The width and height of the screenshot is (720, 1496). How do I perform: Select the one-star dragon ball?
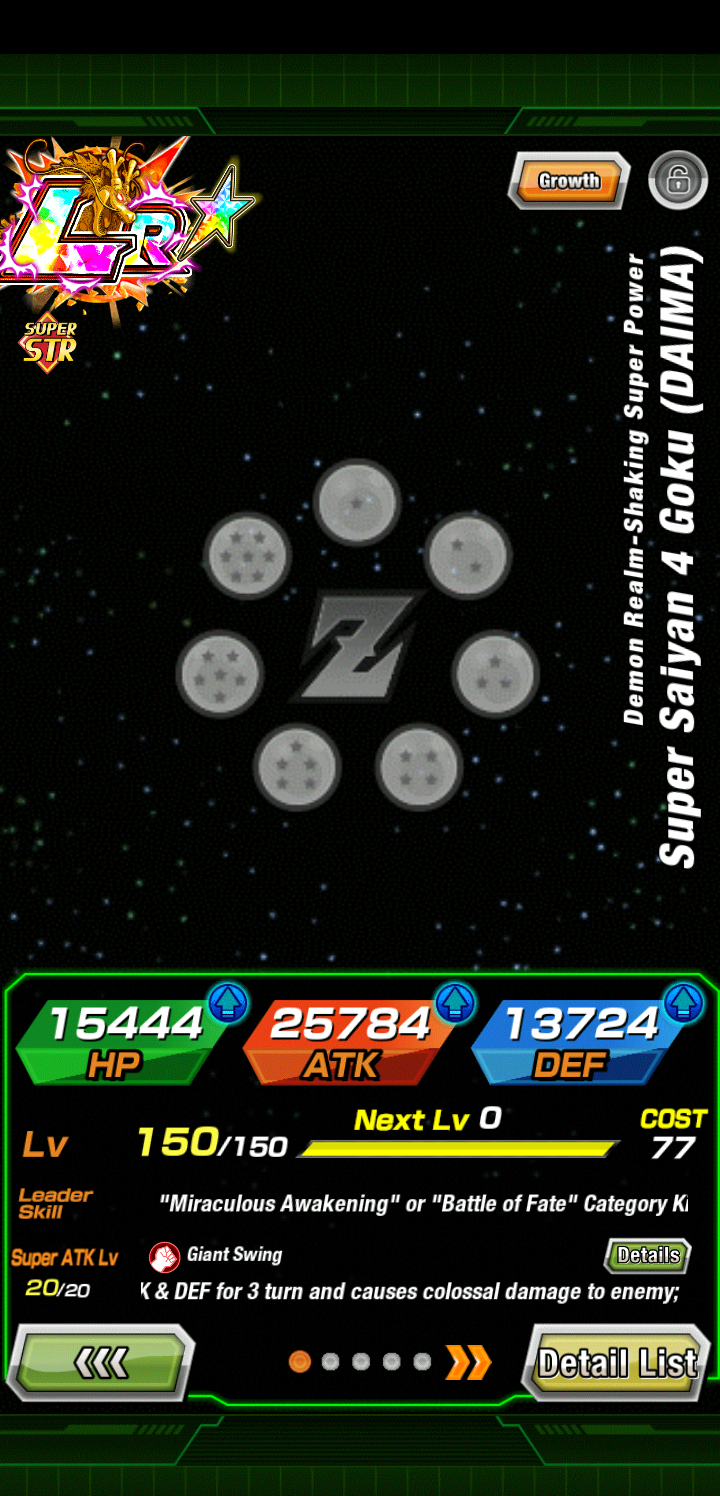click(357, 502)
